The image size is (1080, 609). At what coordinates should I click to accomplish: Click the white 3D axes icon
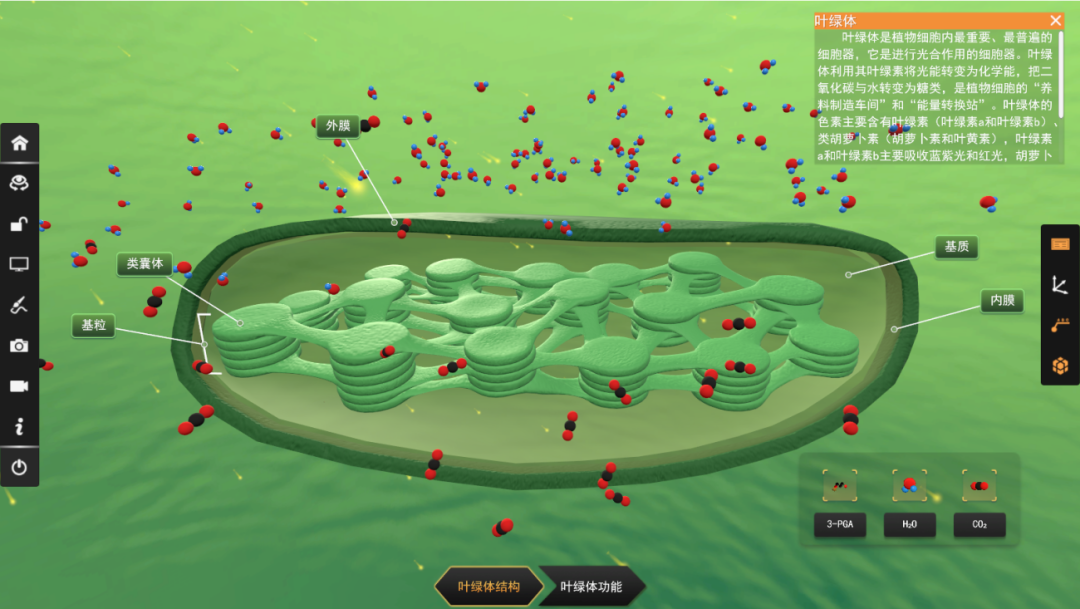pyautogui.click(x=1060, y=285)
